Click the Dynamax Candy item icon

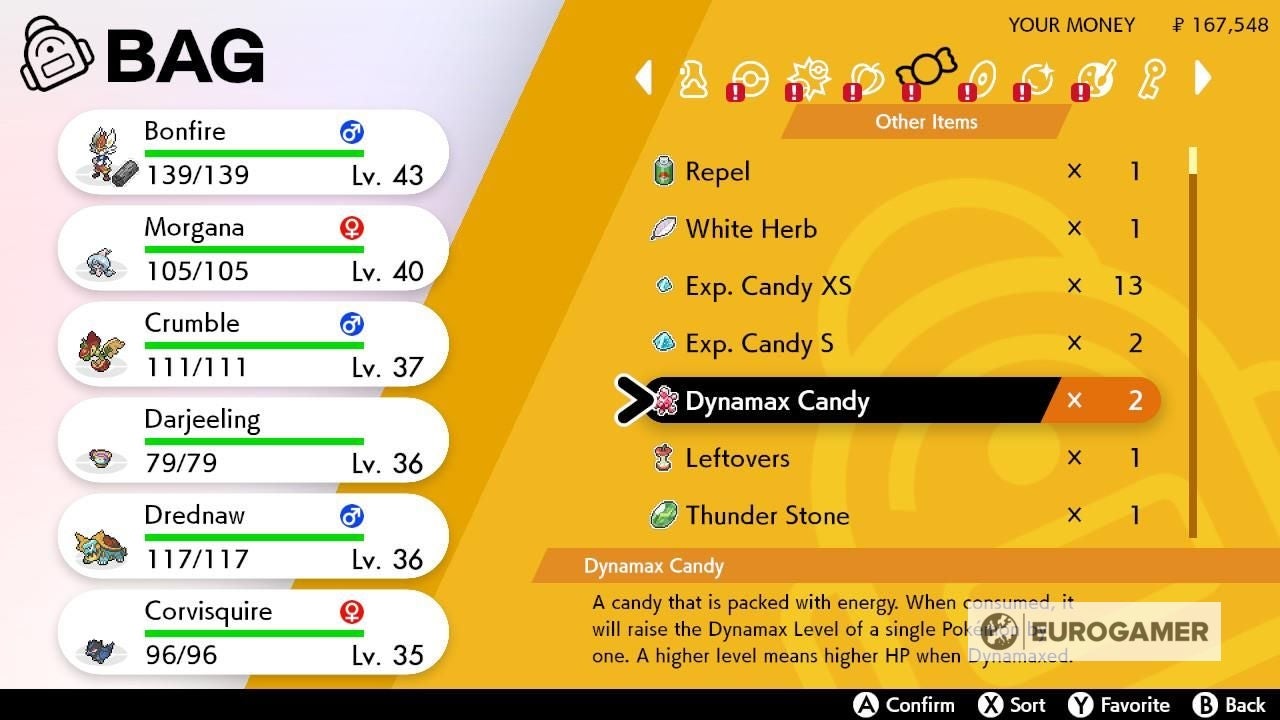coord(666,400)
